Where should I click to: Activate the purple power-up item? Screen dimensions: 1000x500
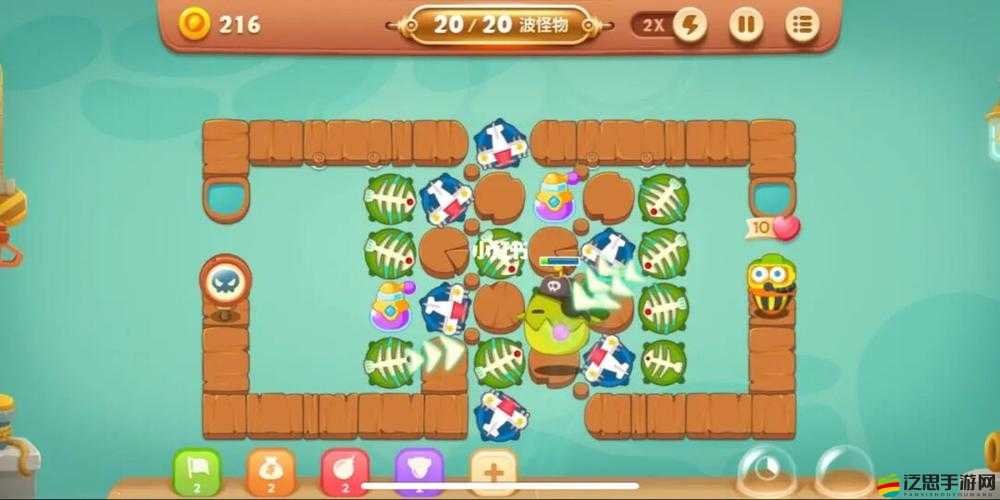point(419,471)
